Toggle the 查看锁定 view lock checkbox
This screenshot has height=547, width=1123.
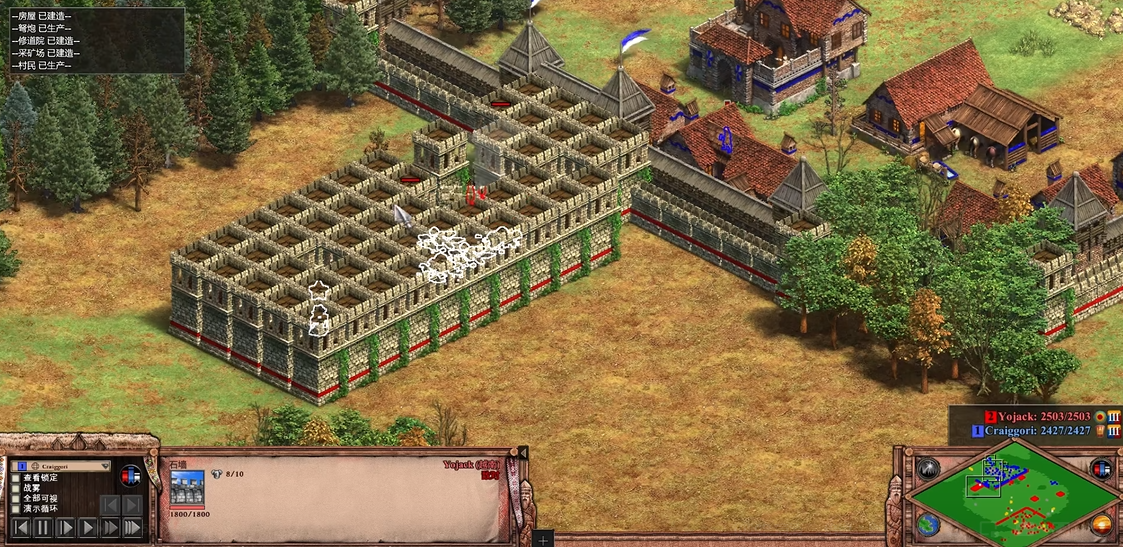[x=15, y=477]
